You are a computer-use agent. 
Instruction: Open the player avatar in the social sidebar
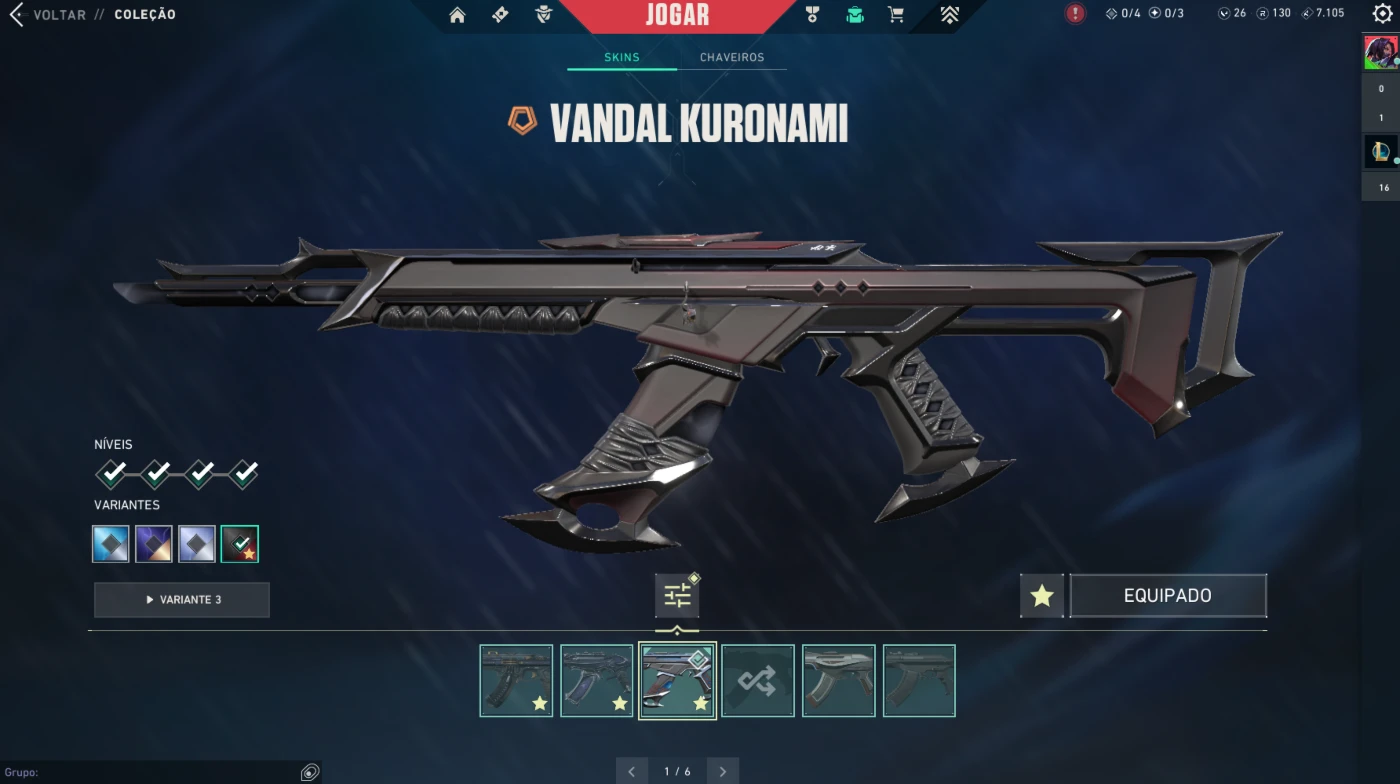coord(1380,52)
